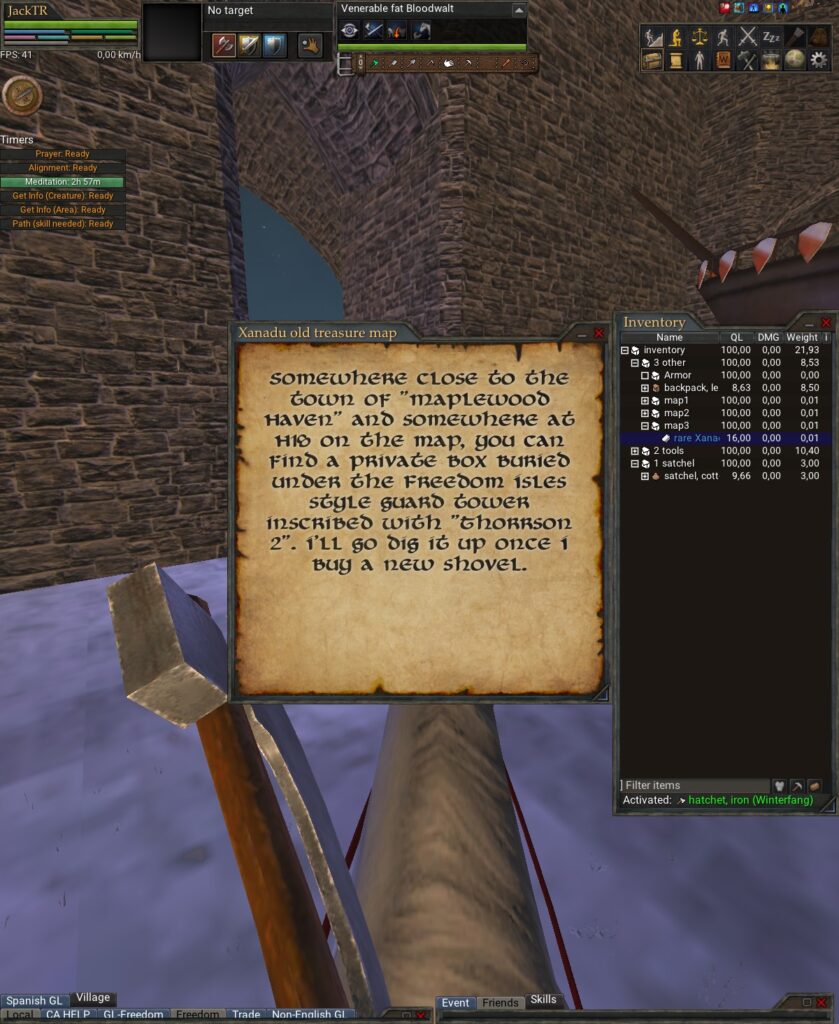Screen dimensions: 839x1024
Task: Select the rare Xanadu map item row
Action: [x=694, y=438]
